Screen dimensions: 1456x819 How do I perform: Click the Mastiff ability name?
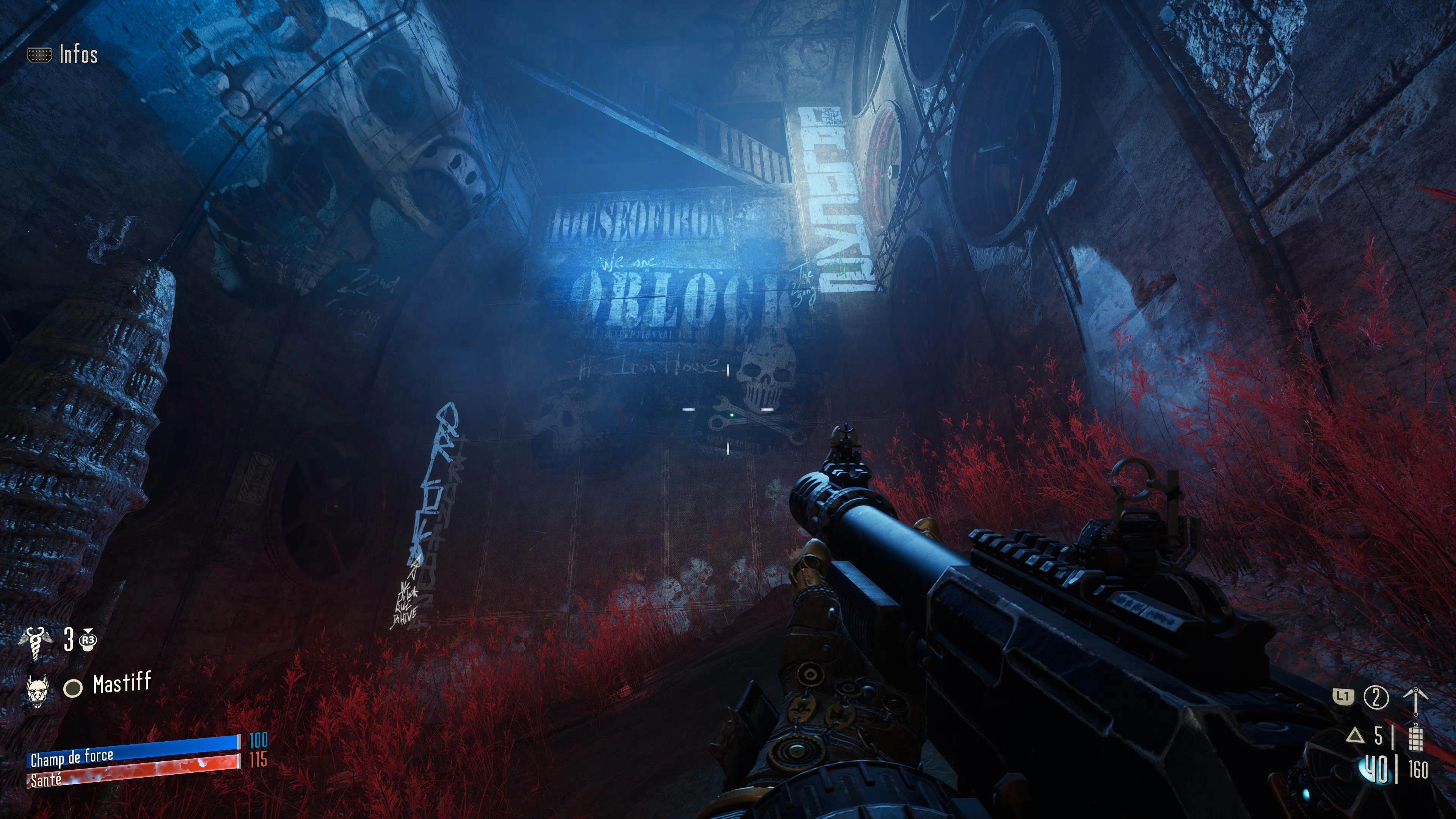coord(121,684)
